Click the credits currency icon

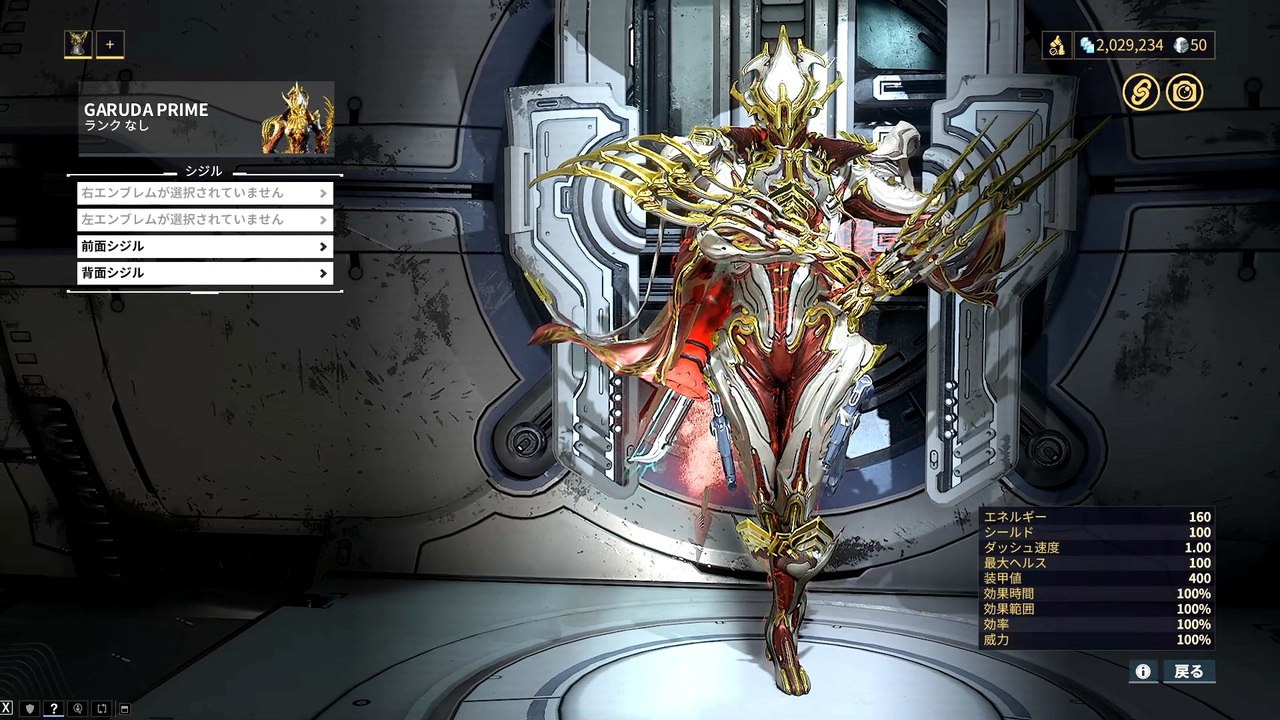[x=1087, y=45]
